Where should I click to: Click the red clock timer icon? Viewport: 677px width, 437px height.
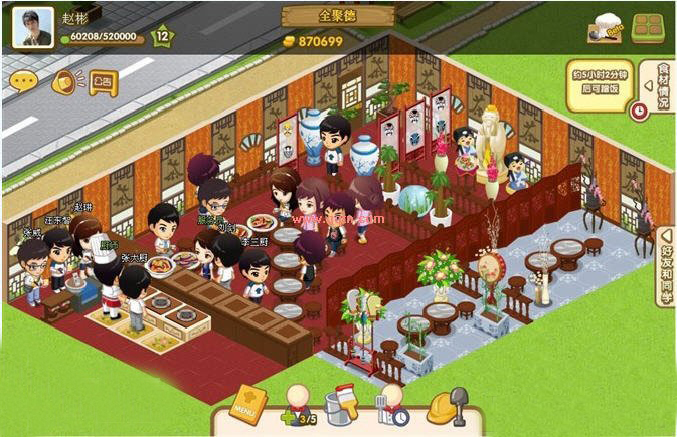[639, 110]
